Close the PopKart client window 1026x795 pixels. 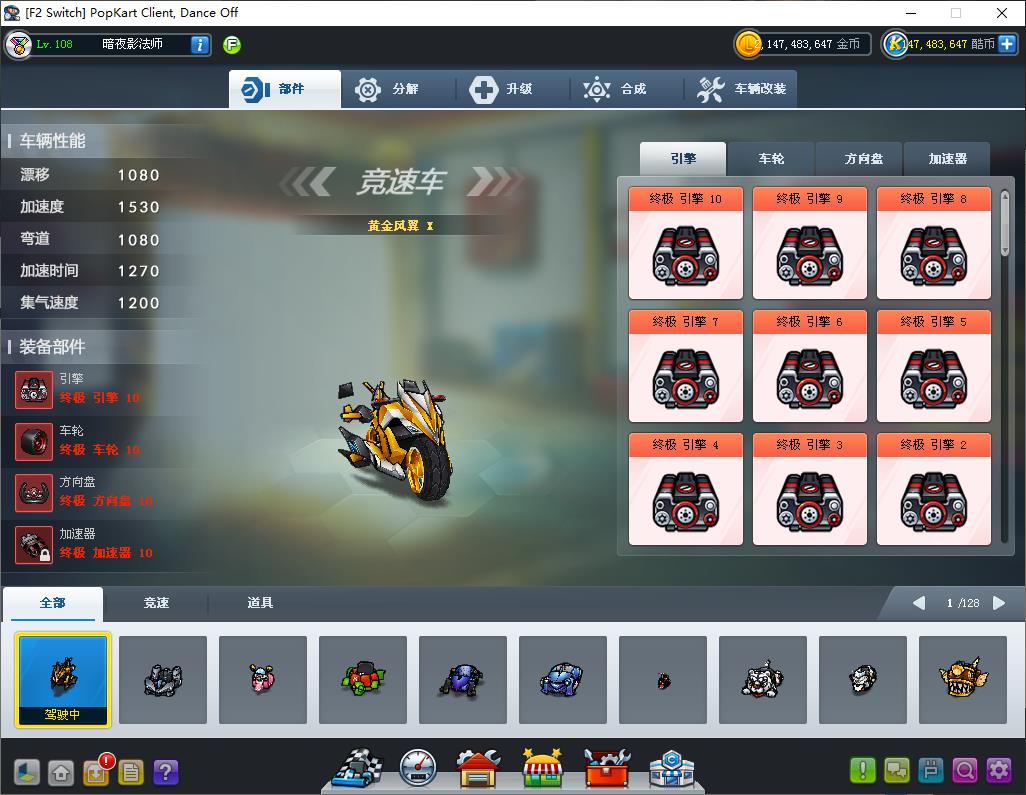tap(1002, 13)
